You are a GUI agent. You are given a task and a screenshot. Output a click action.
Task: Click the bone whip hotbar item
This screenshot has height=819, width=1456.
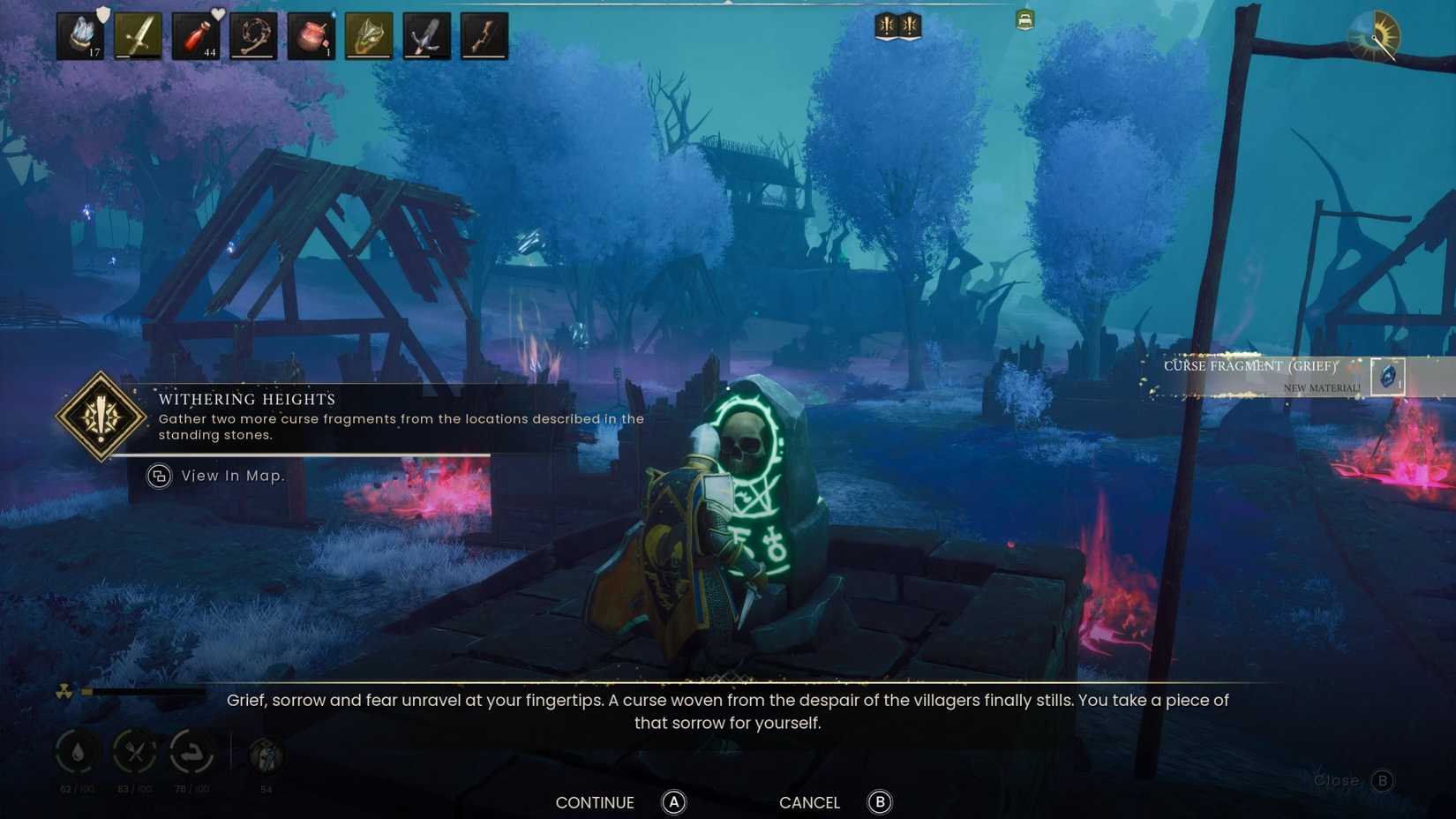254,35
